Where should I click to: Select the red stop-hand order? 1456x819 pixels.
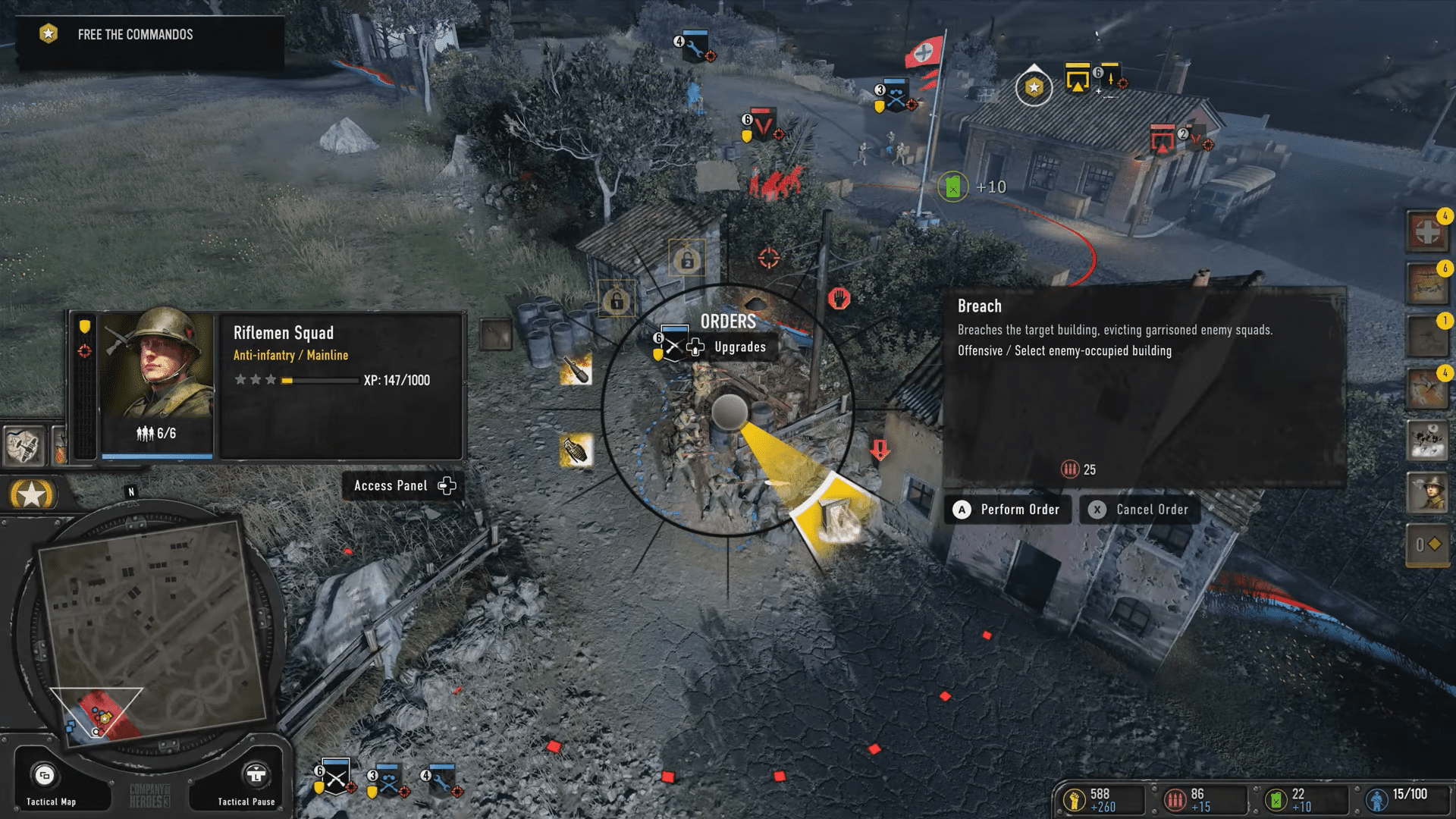[839, 298]
